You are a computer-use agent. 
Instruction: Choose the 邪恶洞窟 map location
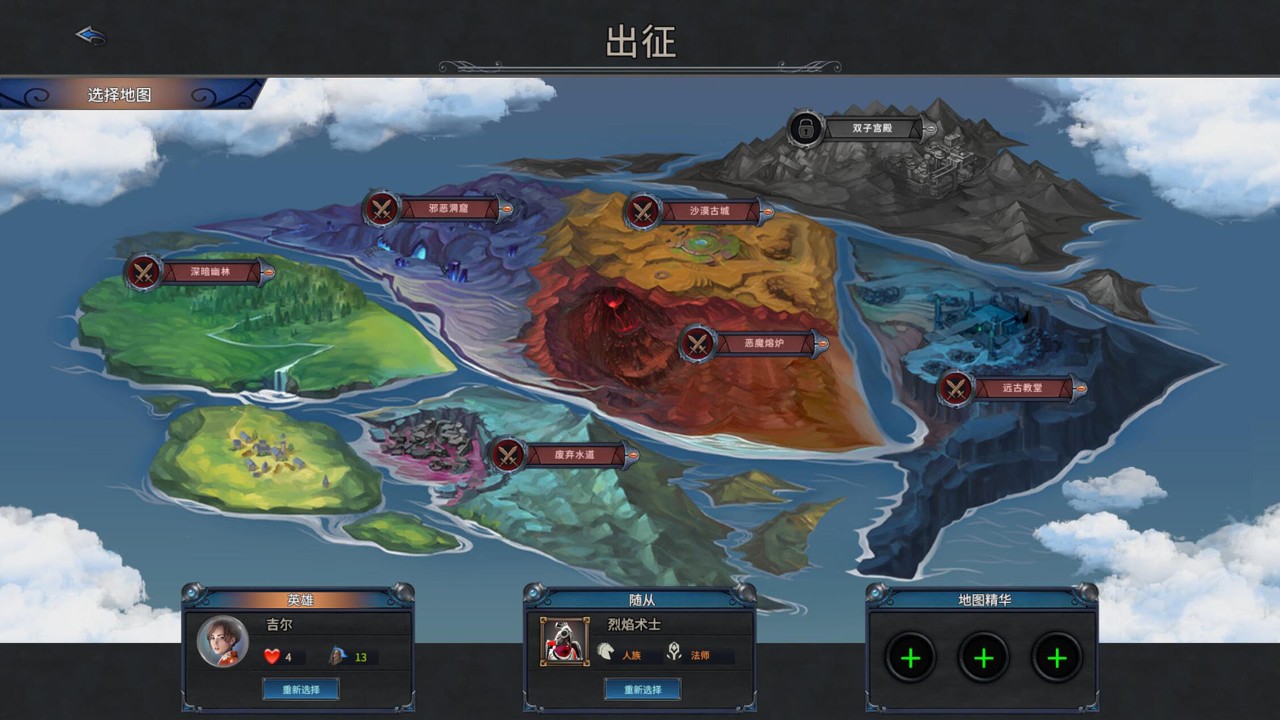436,210
